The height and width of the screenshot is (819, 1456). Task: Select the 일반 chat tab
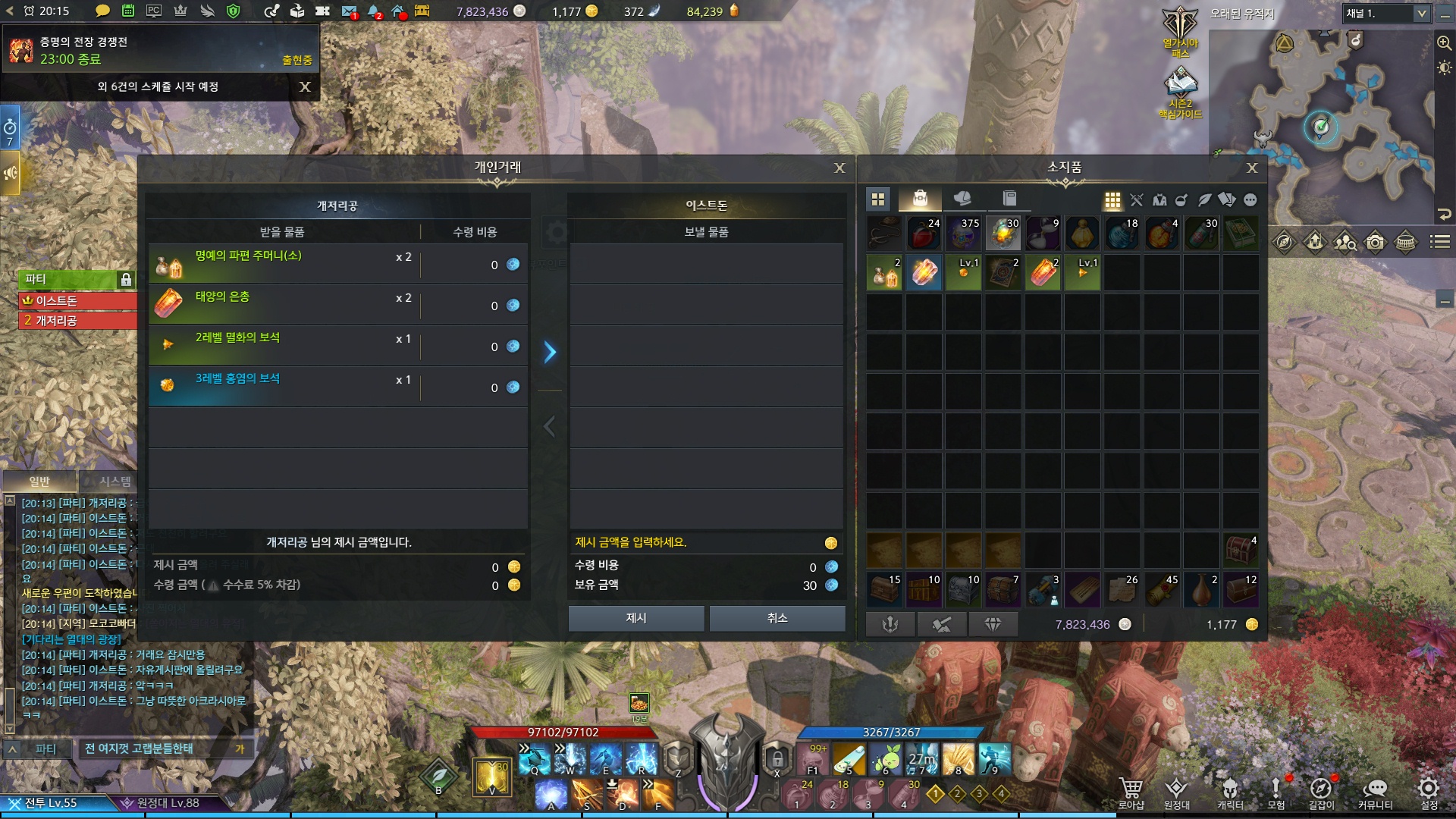(39, 482)
